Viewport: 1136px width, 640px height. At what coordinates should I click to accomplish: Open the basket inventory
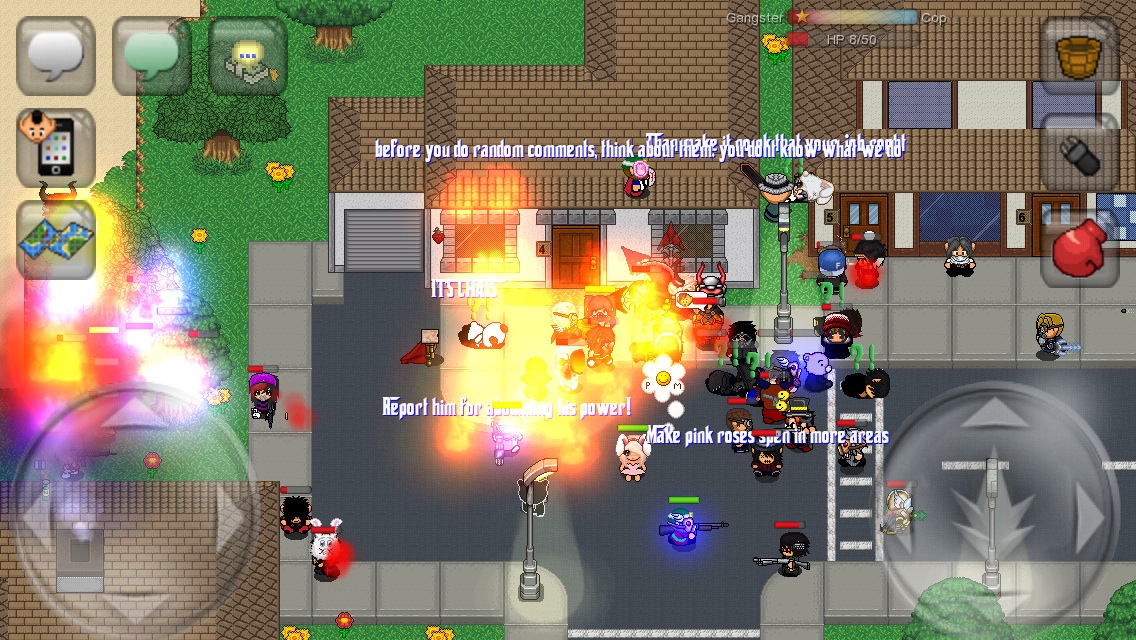[x=1079, y=56]
